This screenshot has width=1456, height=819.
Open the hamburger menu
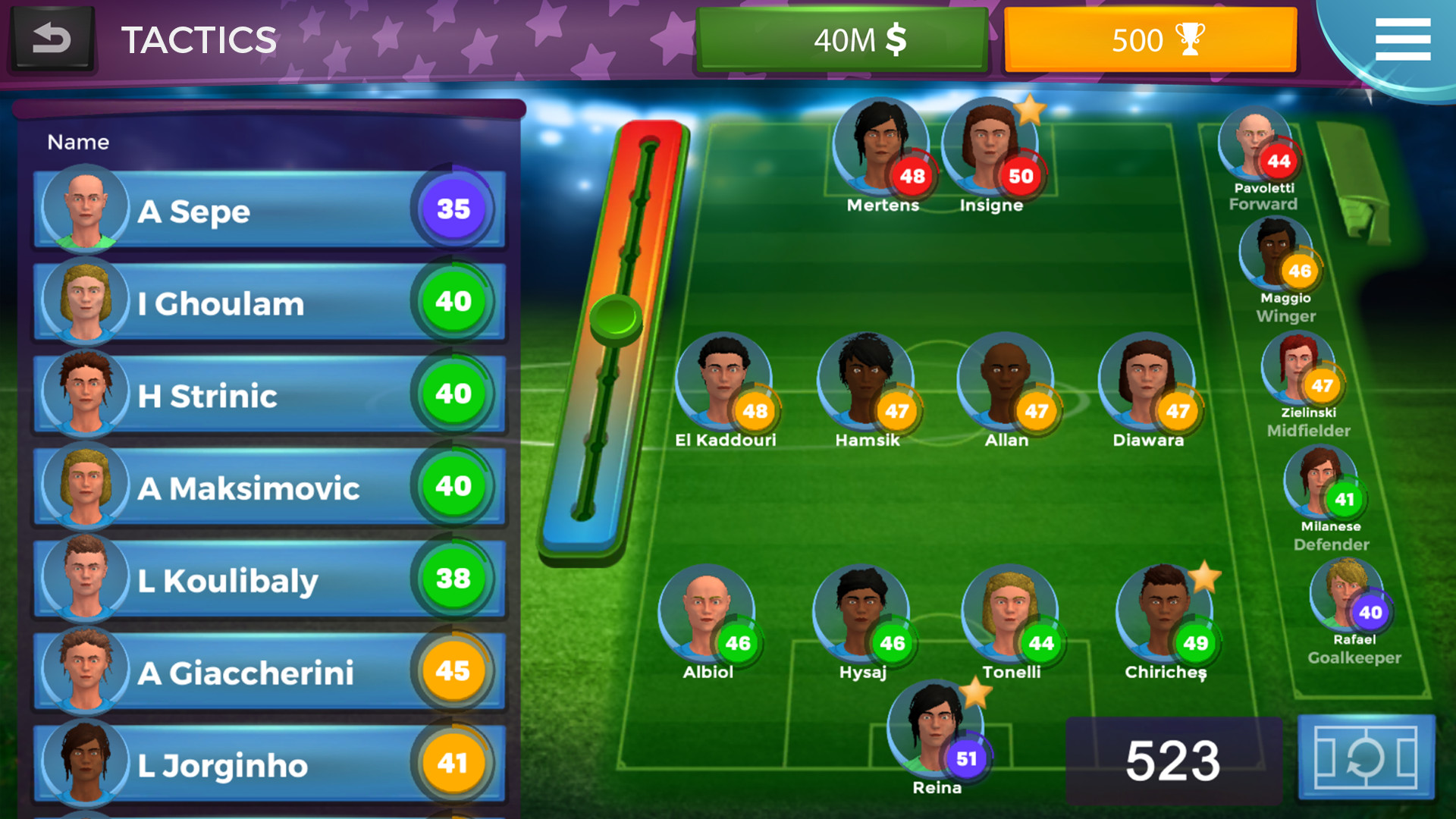click(x=1402, y=39)
